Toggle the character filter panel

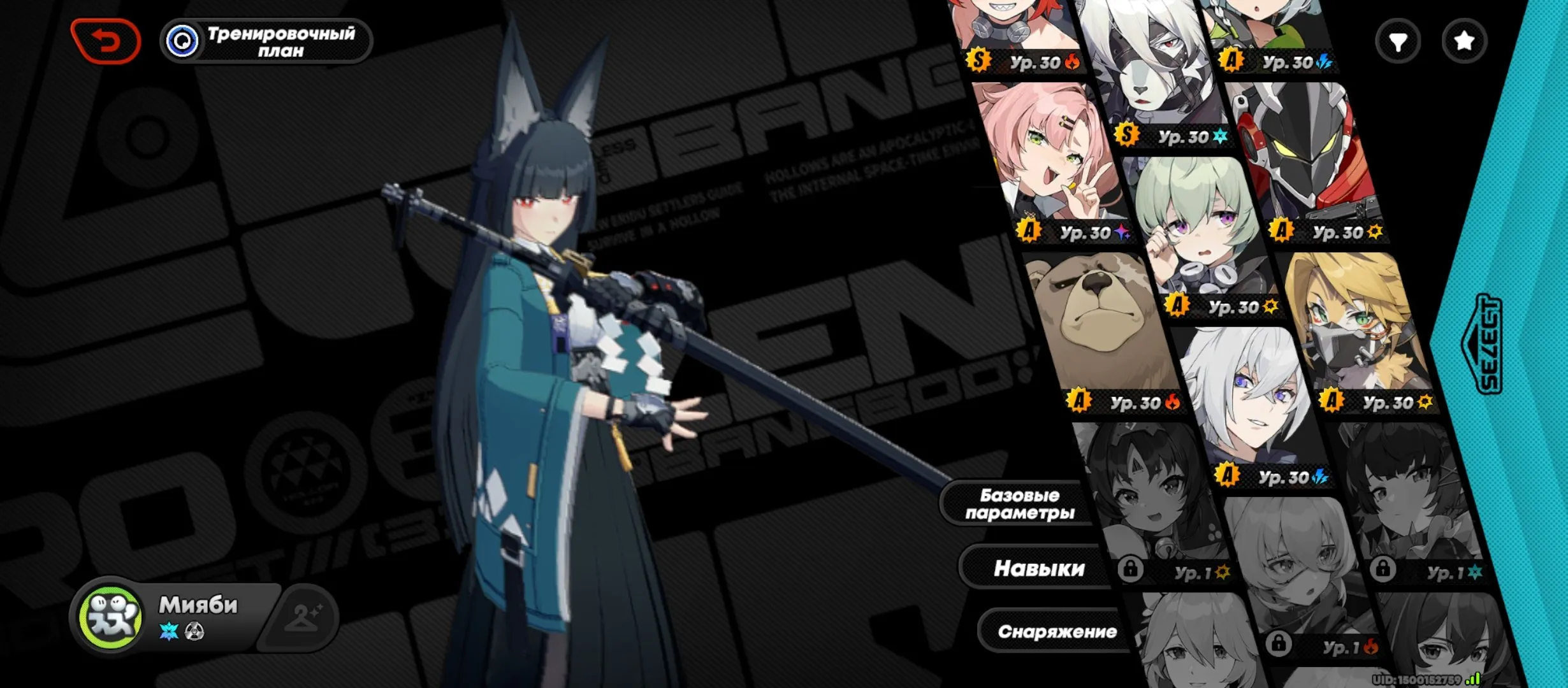1398,40
